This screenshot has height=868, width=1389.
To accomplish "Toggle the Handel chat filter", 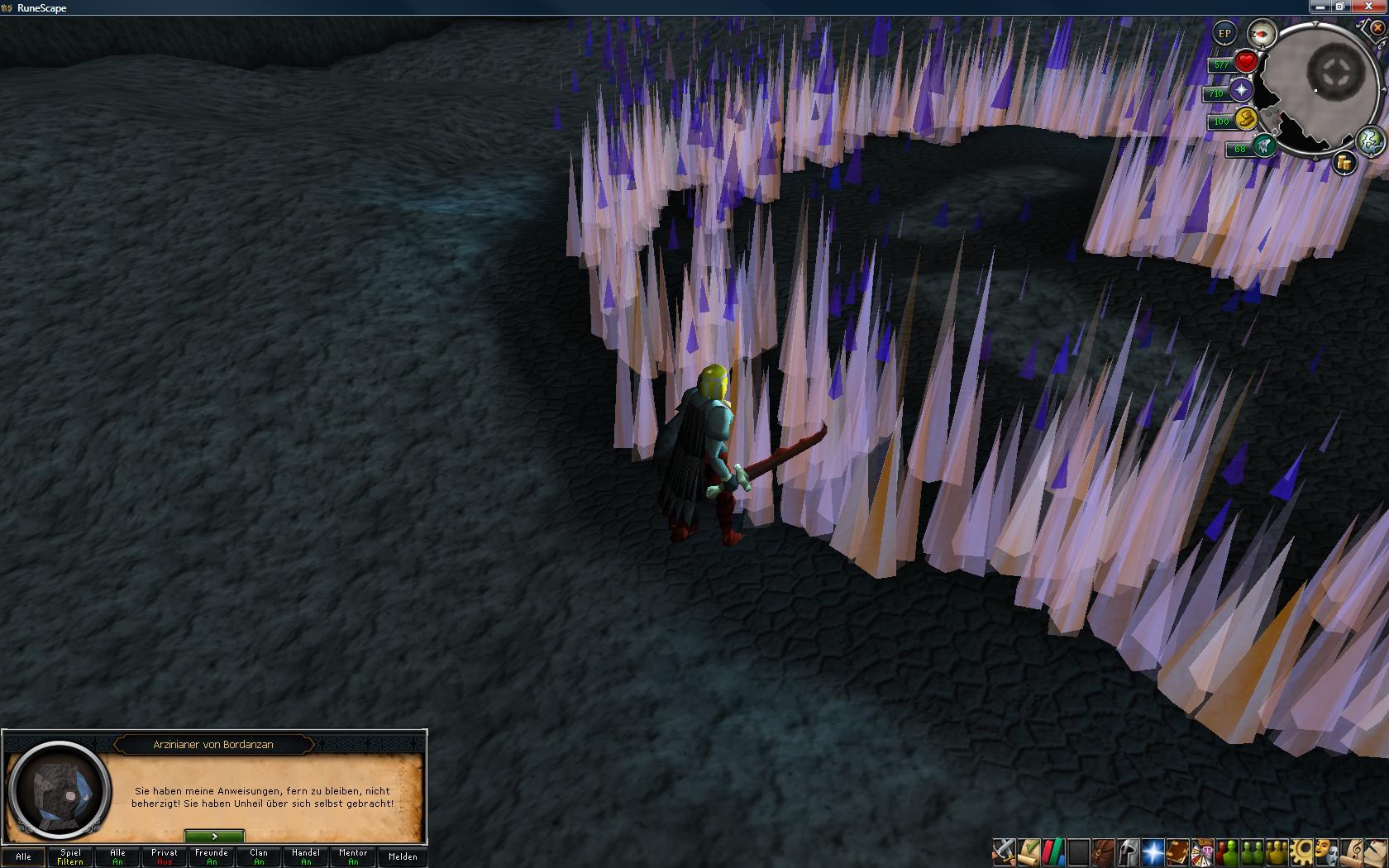I will coord(306,856).
